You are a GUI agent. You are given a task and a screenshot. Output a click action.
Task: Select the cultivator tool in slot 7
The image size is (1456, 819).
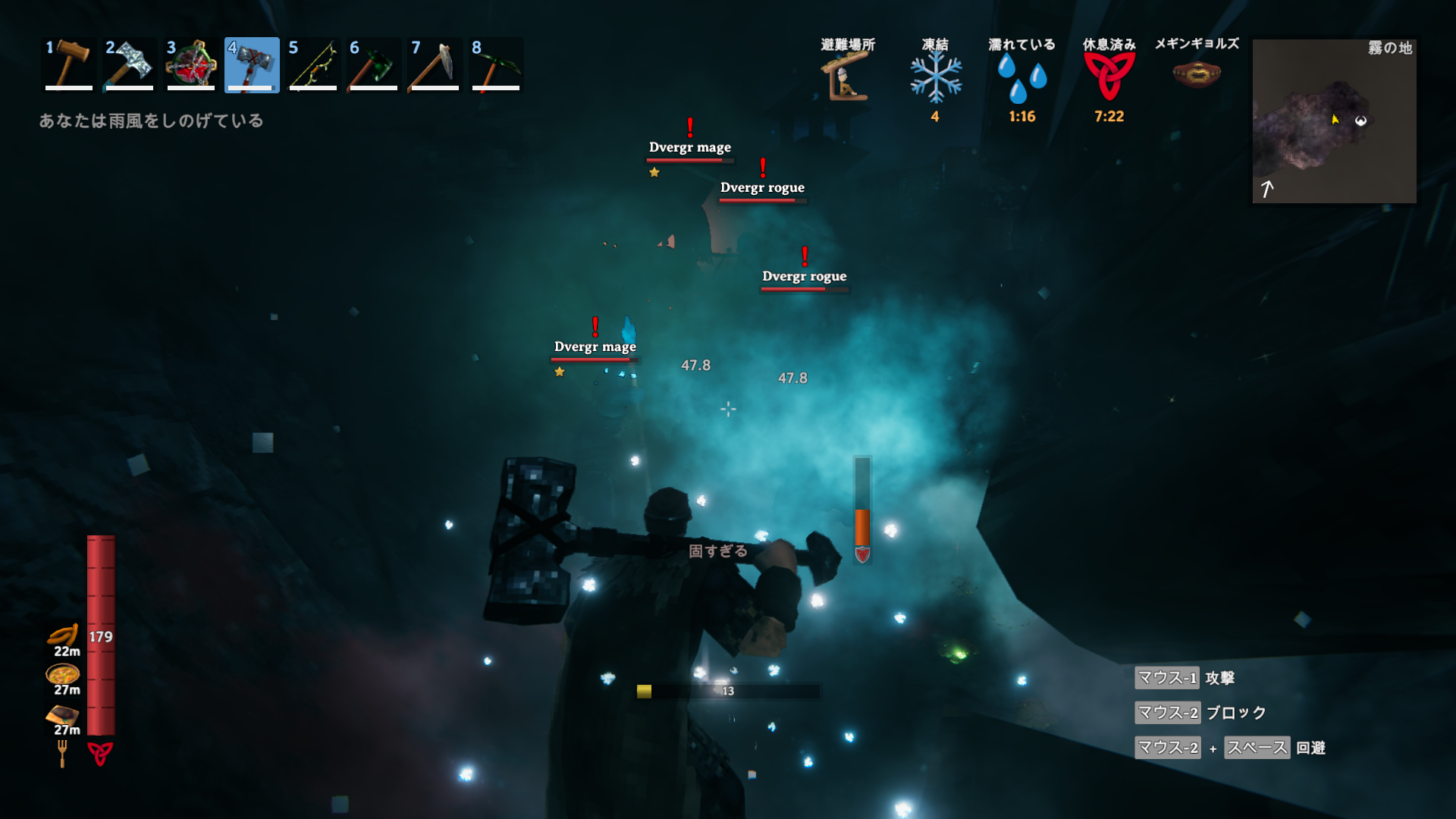[x=435, y=65]
